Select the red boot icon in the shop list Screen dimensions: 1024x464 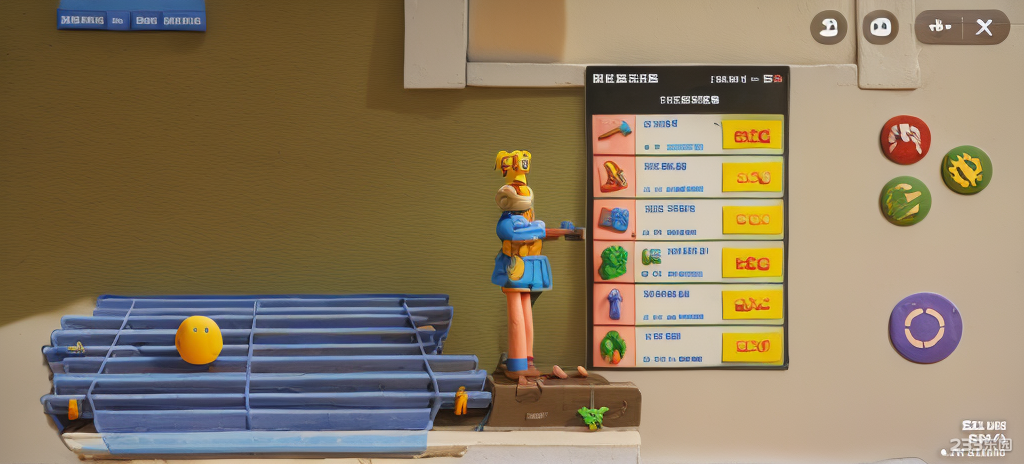(x=613, y=176)
